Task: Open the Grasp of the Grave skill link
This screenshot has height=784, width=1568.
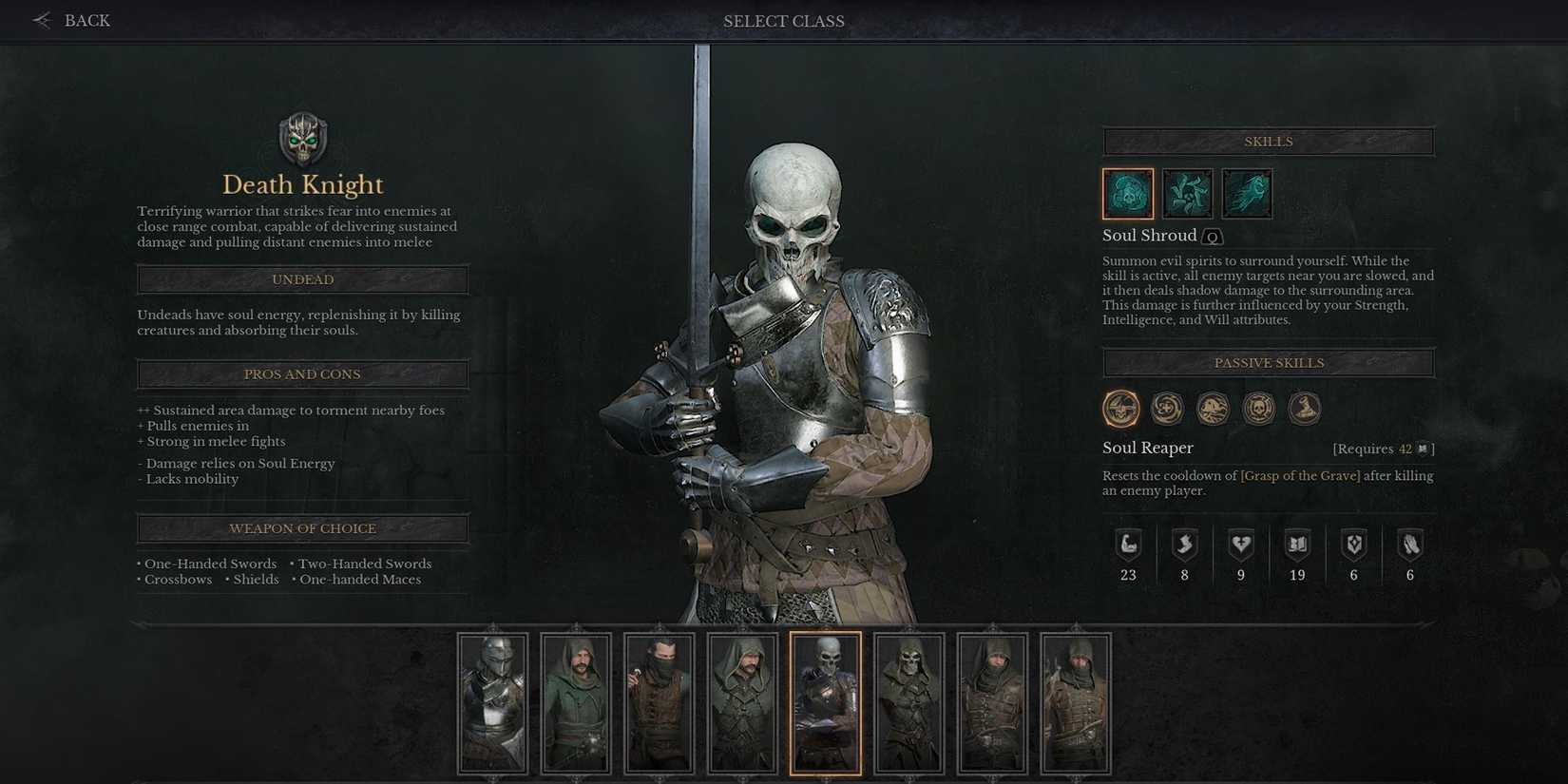Action: (x=1301, y=475)
